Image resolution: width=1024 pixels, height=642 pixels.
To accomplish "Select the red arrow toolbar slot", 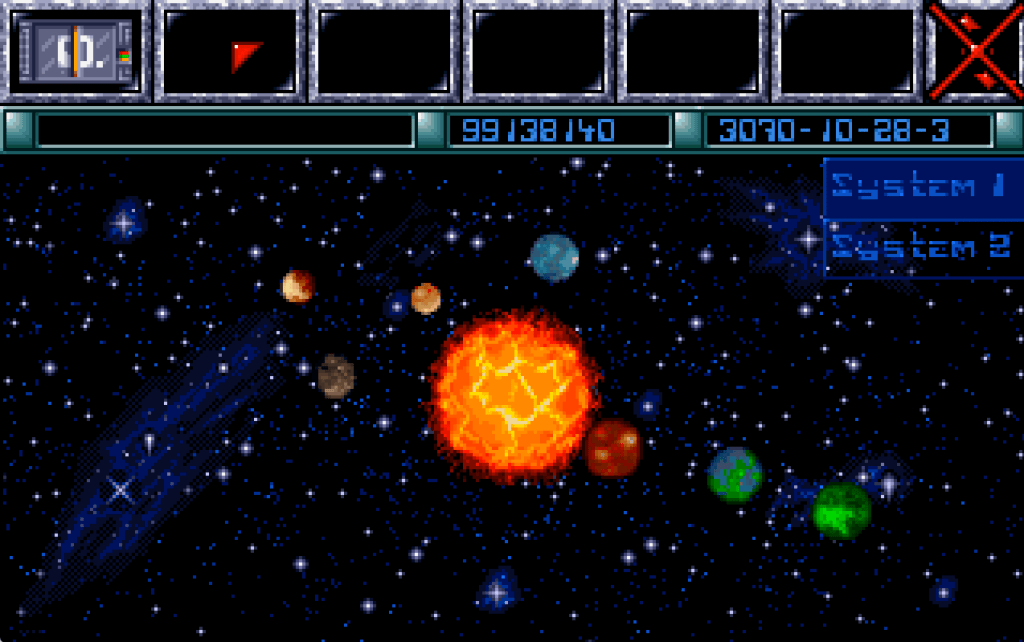I will [x=231, y=51].
